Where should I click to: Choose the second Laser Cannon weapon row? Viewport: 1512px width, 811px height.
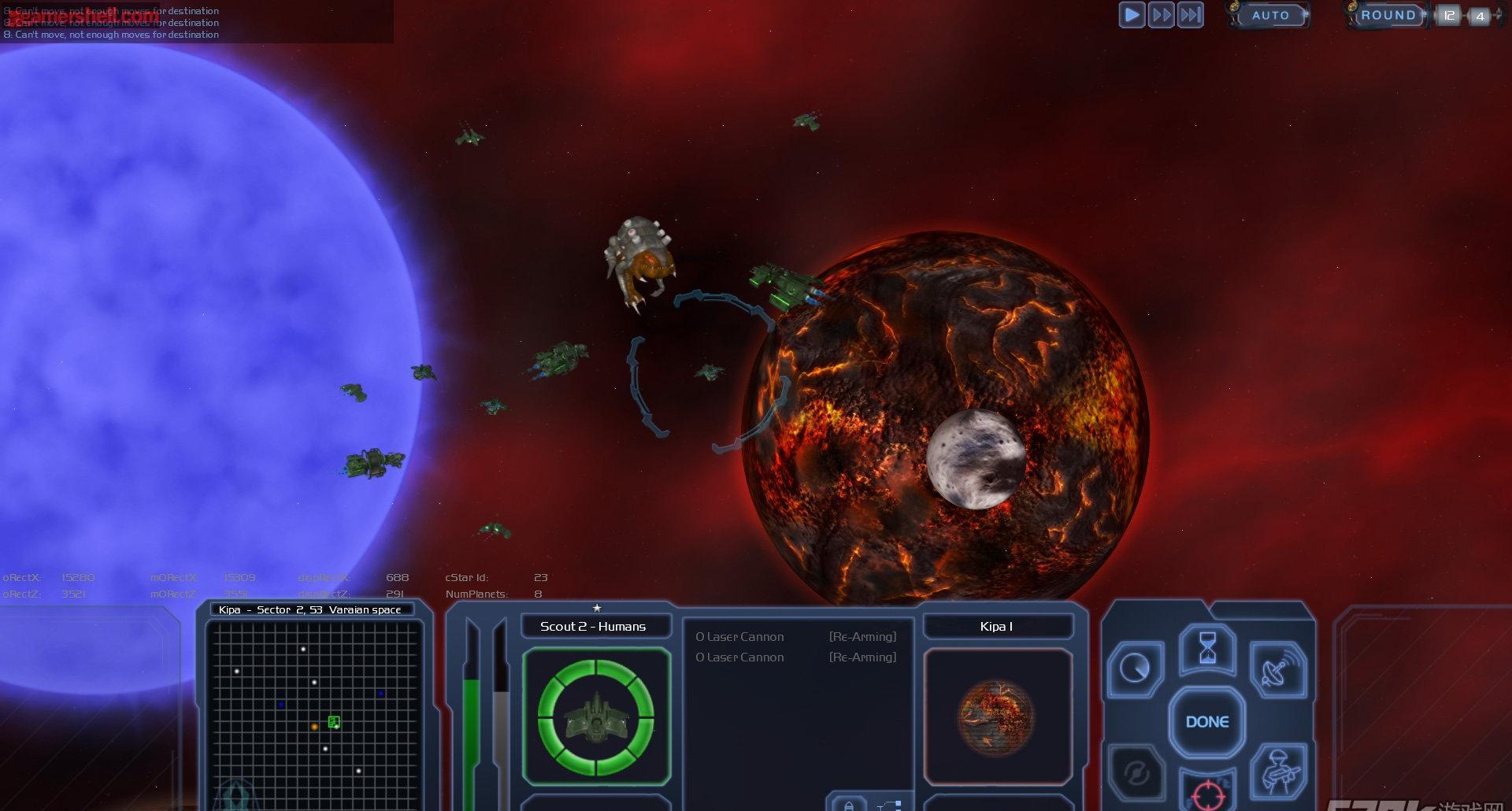795,657
